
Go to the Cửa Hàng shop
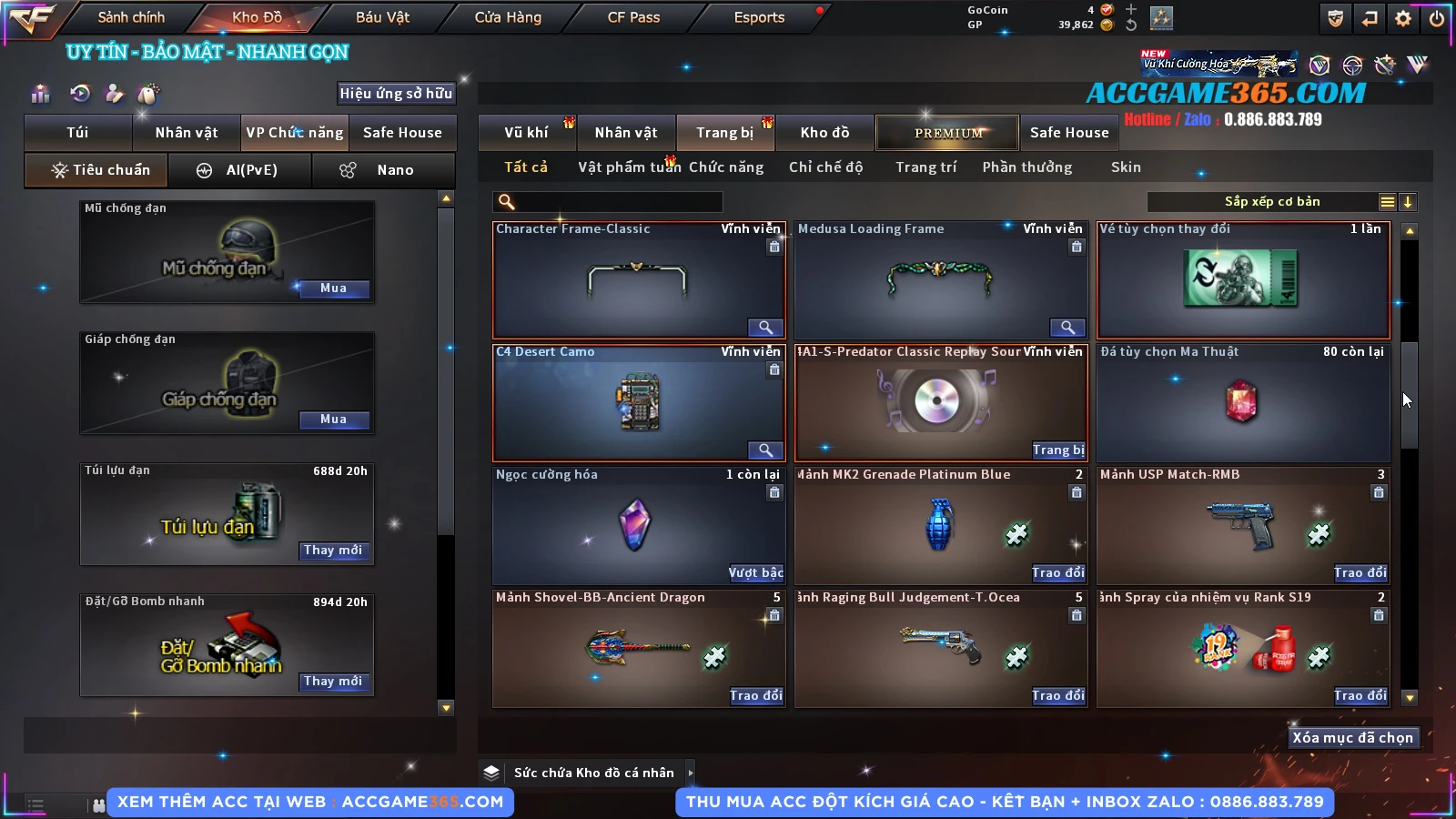pos(508,17)
